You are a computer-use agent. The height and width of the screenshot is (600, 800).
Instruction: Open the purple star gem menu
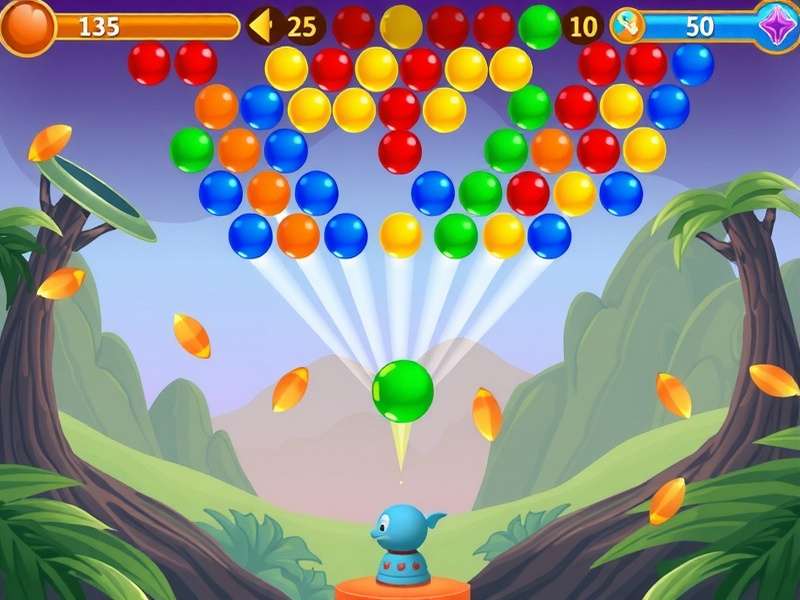click(x=775, y=24)
